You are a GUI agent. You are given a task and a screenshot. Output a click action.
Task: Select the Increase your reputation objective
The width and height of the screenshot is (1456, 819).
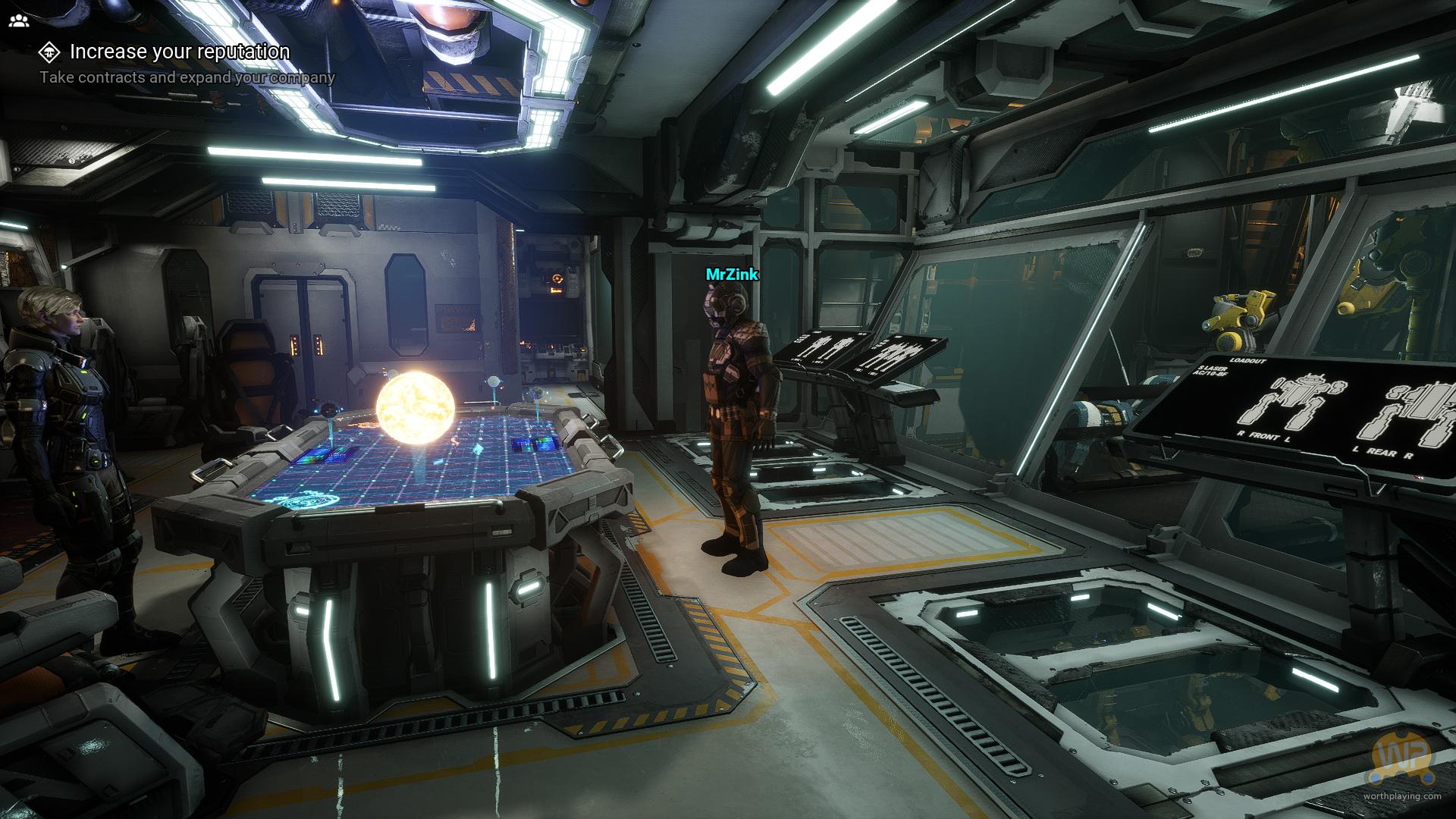click(179, 52)
